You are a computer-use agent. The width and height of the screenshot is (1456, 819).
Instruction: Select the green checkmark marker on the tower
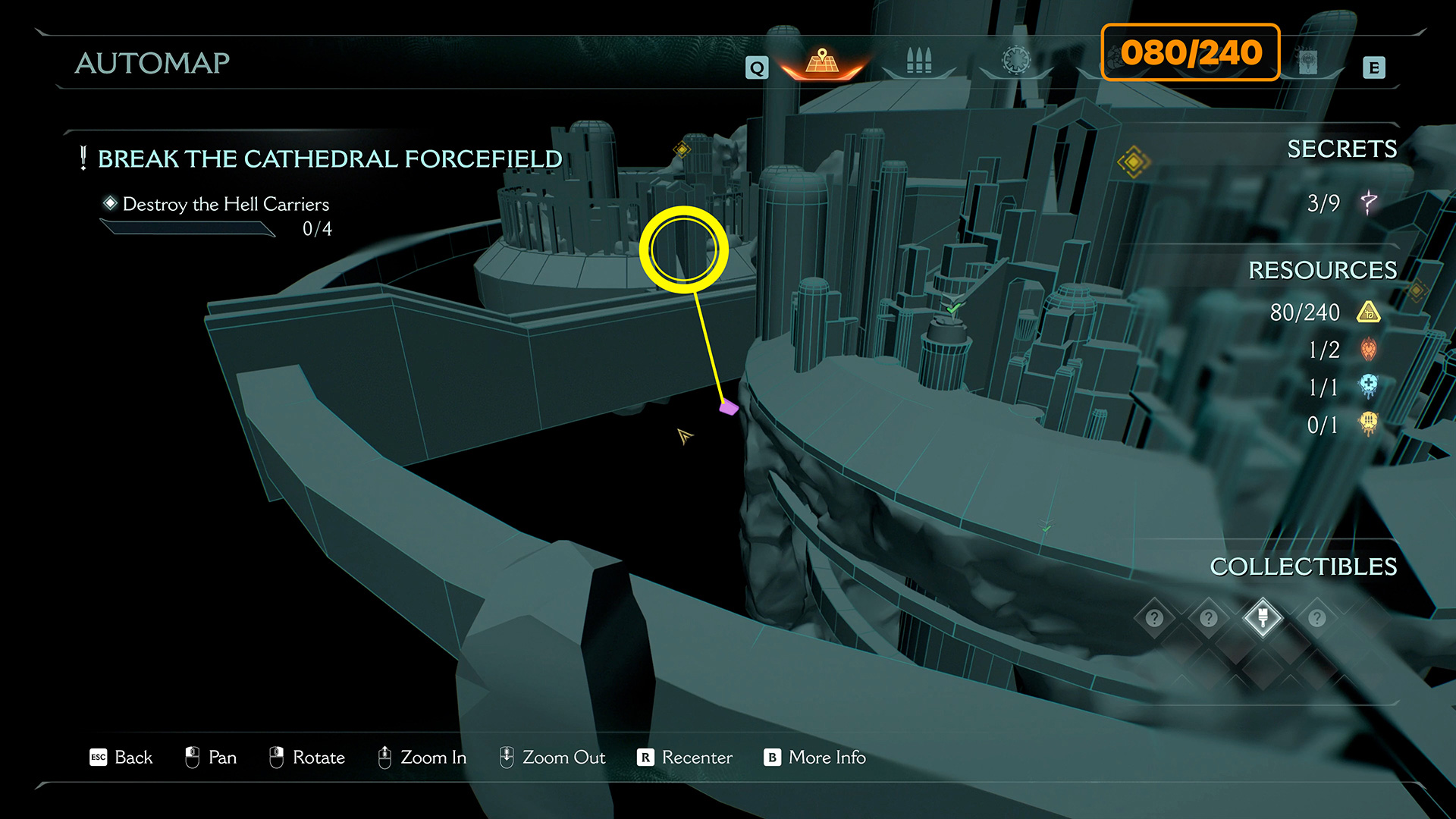pos(953,308)
